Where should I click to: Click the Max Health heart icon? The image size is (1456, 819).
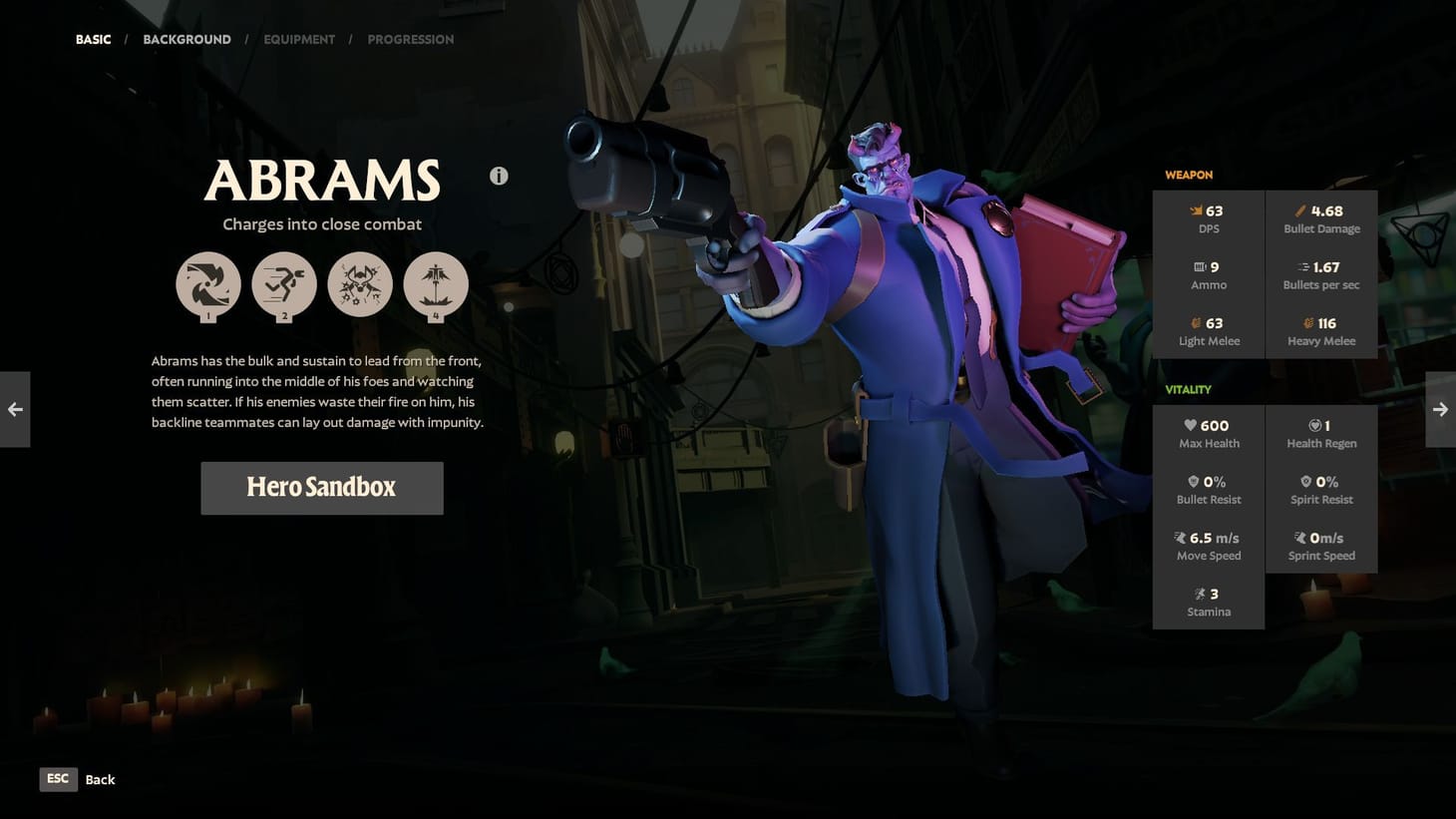point(1192,425)
